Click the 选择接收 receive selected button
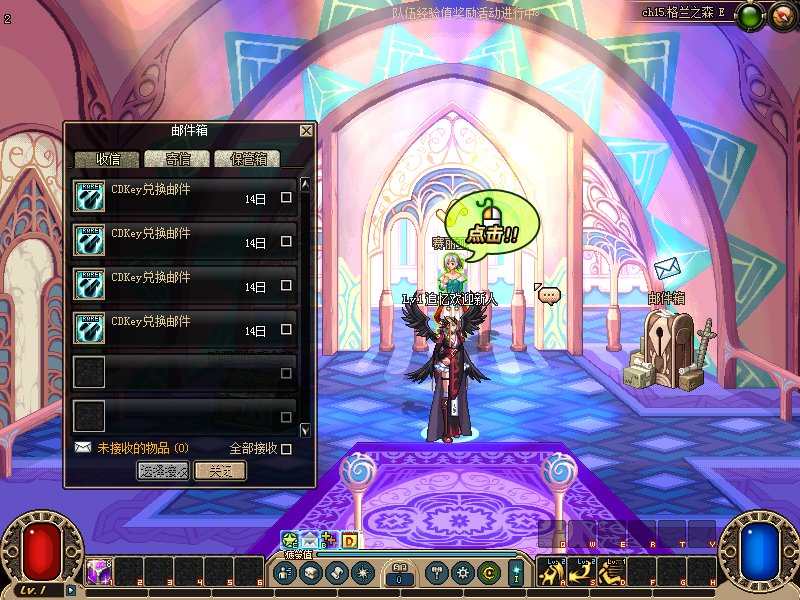 coord(162,471)
